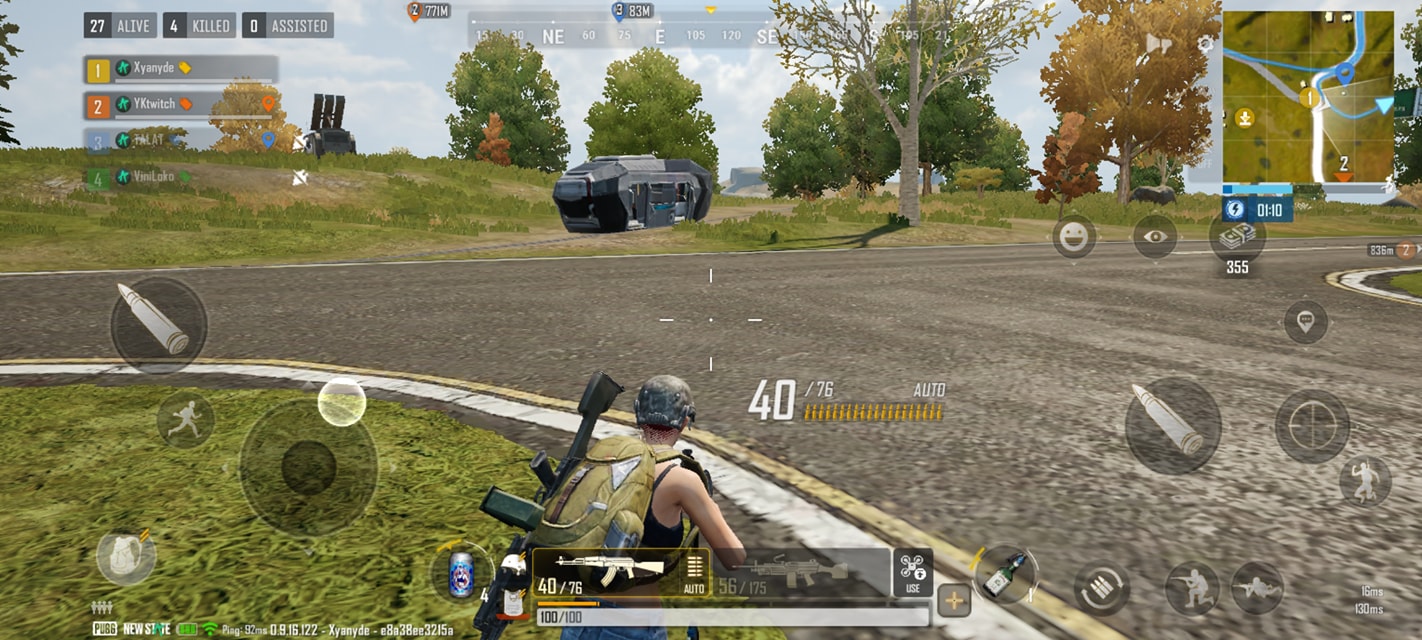Open the minimap
The width and height of the screenshot is (1422, 640).
tap(1307, 97)
